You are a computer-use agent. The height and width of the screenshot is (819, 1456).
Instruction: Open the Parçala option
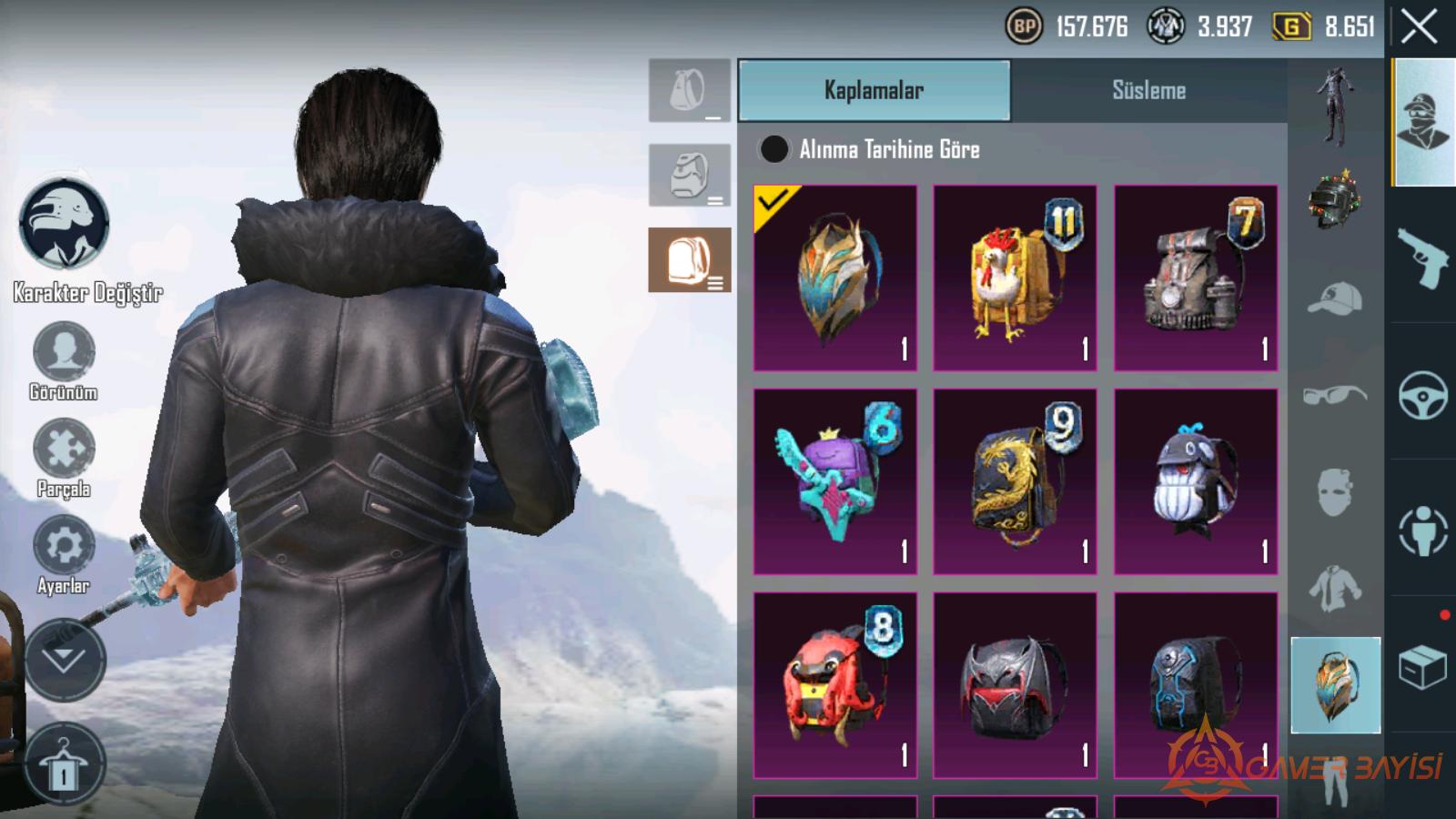click(x=64, y=450)
